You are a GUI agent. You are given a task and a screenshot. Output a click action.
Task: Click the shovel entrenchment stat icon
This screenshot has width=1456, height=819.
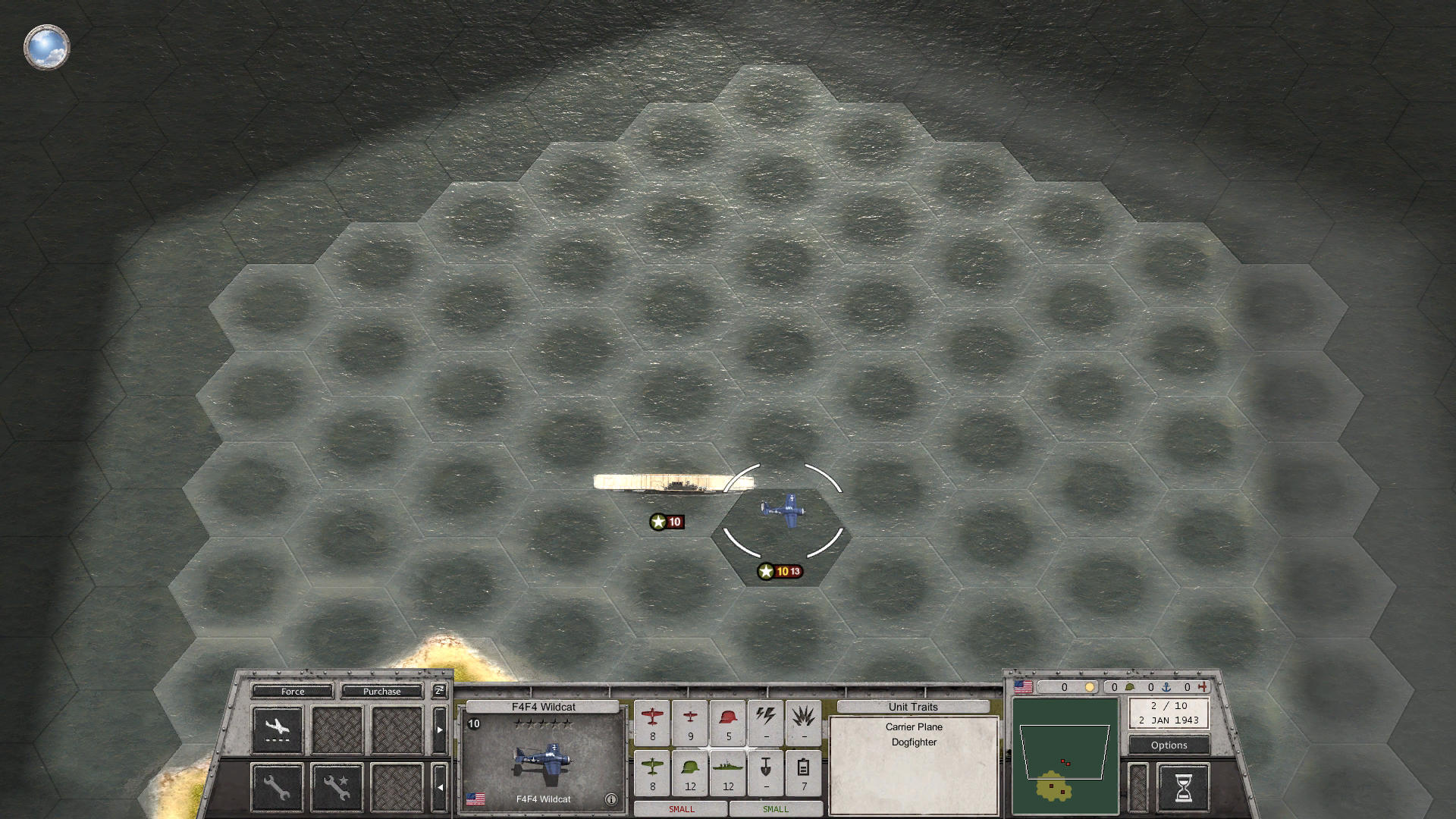pyautogui.click(x=766, y=773)
